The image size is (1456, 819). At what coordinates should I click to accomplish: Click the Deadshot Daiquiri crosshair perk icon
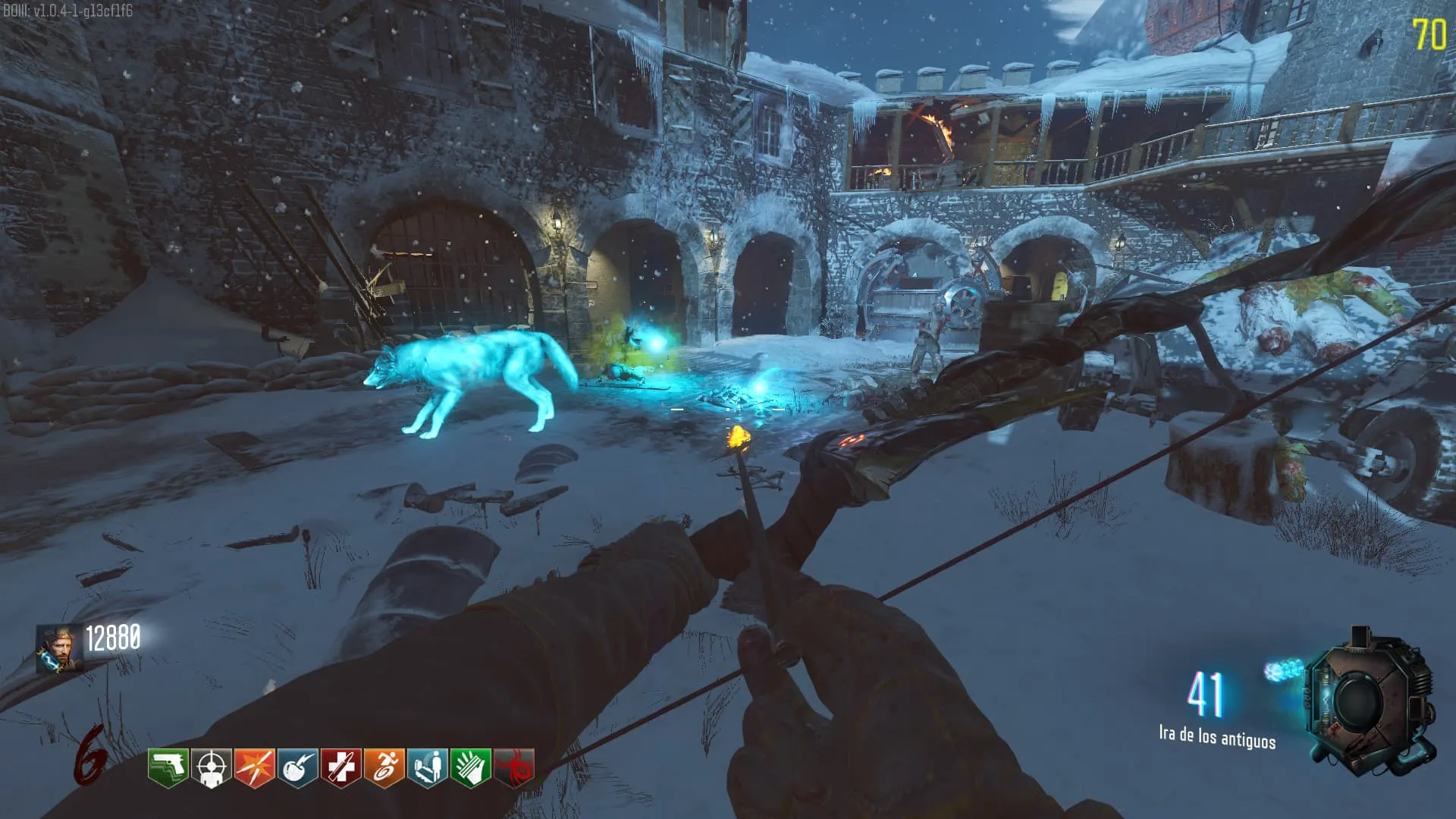click(x=211, y=767)
